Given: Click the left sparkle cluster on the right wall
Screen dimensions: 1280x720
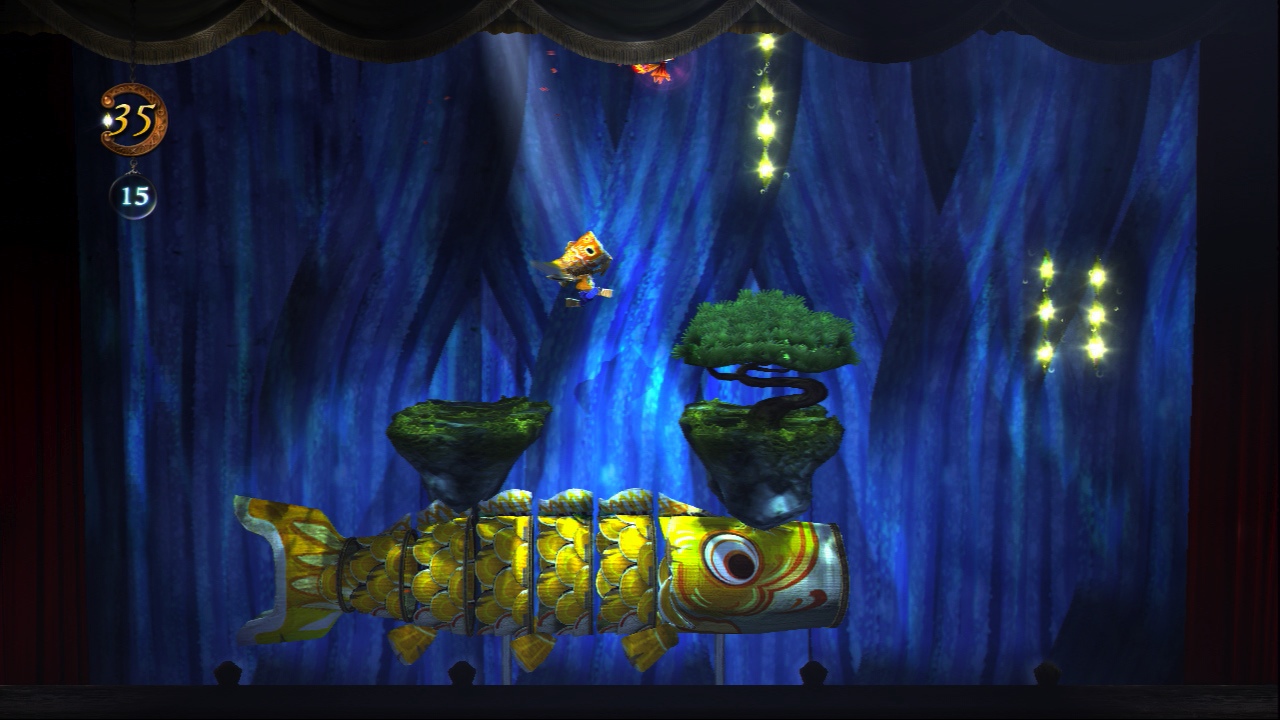Looking at the screenshot, I should (1046, 310).
